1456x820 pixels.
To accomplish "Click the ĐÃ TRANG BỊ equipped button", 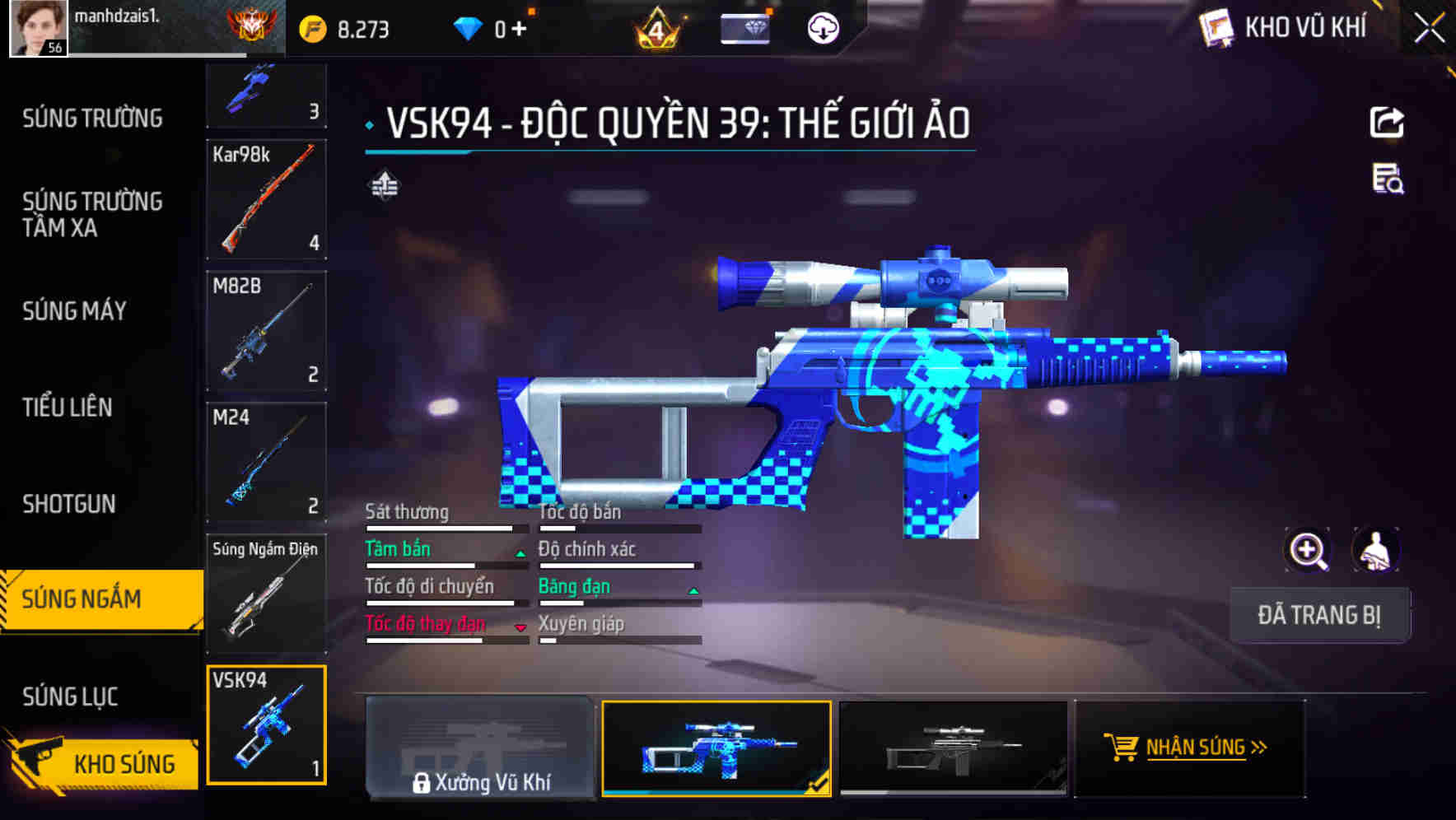I will 1319,614.
